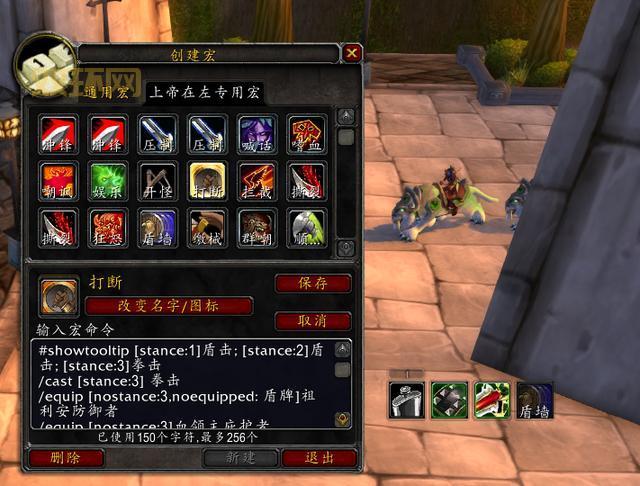
Task: Click the 改变名字/图标 button
Action: pyautogui.click(x=168, y=306)
